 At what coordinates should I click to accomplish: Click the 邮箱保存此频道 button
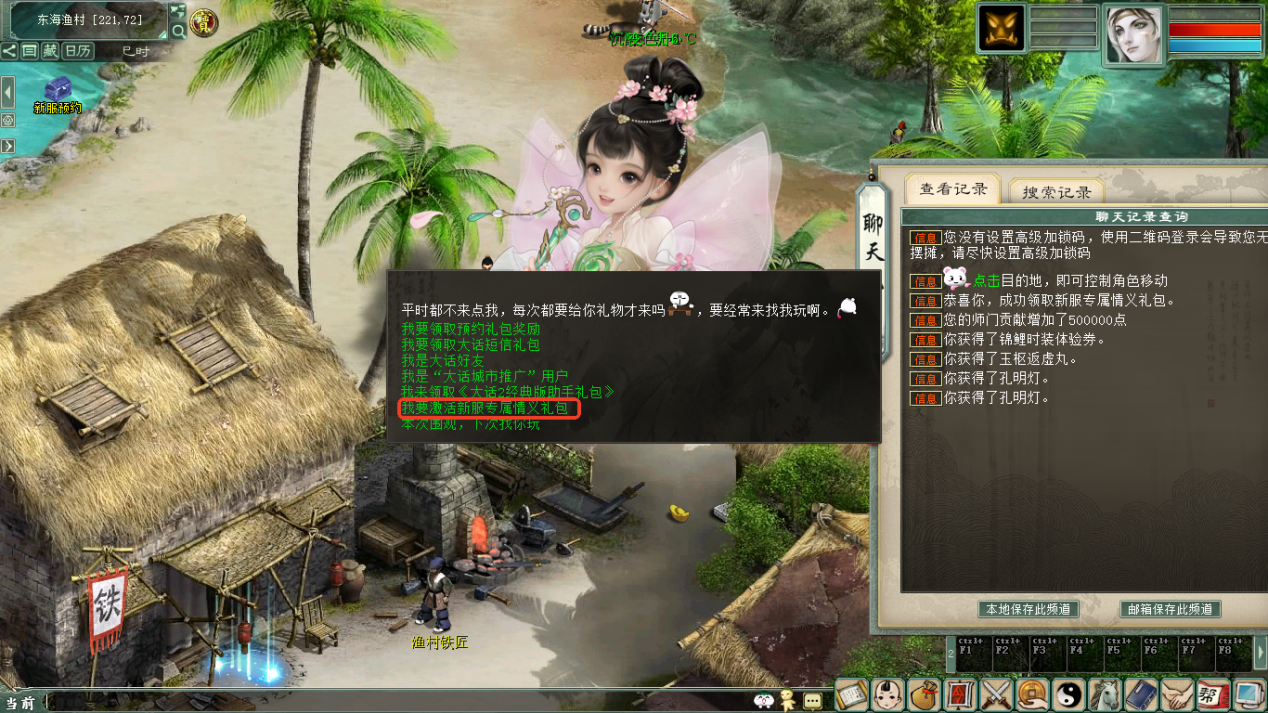pyautogui.click(x=1170, y=609)
